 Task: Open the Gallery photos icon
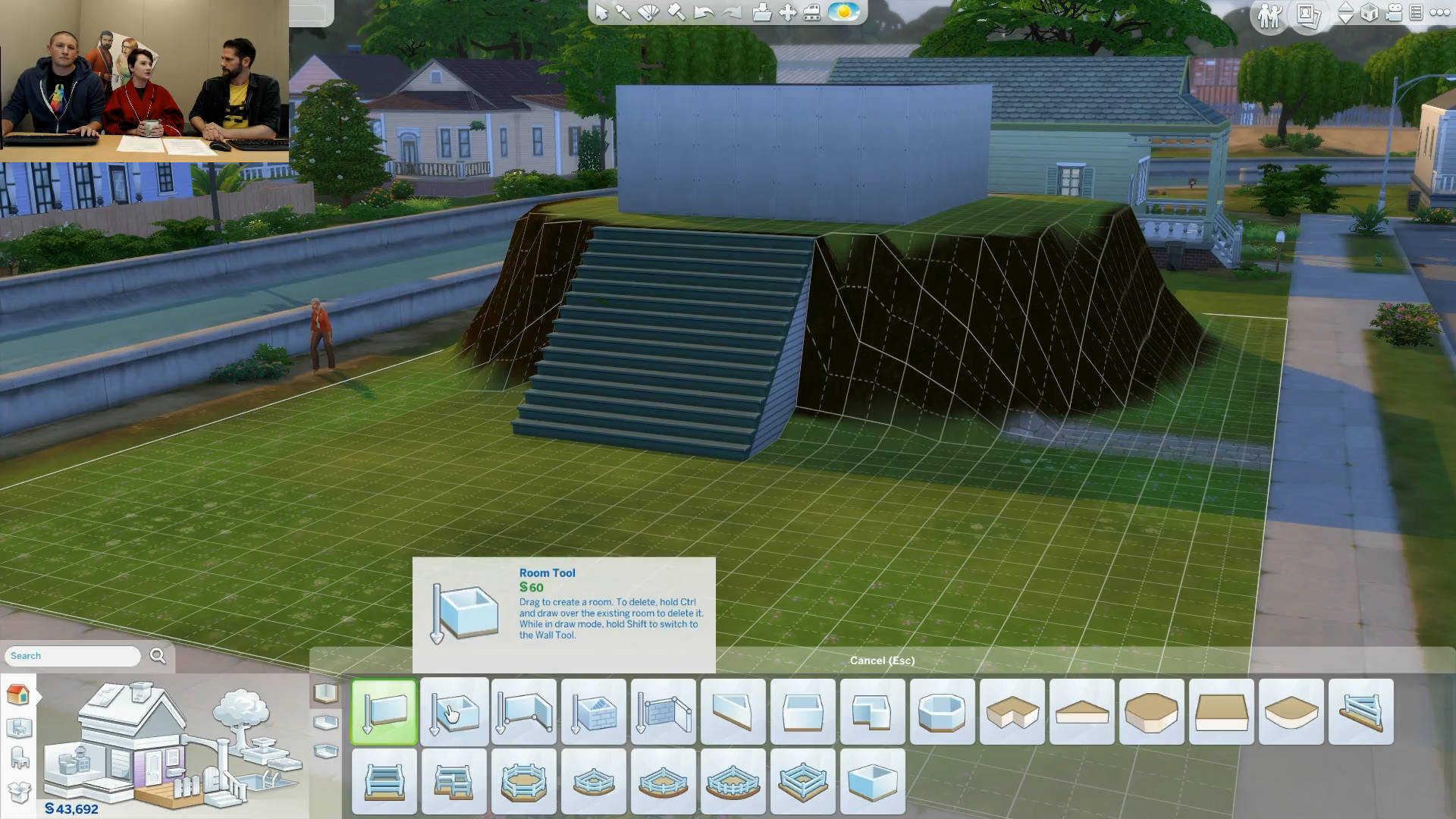(x=1309, y=14)
